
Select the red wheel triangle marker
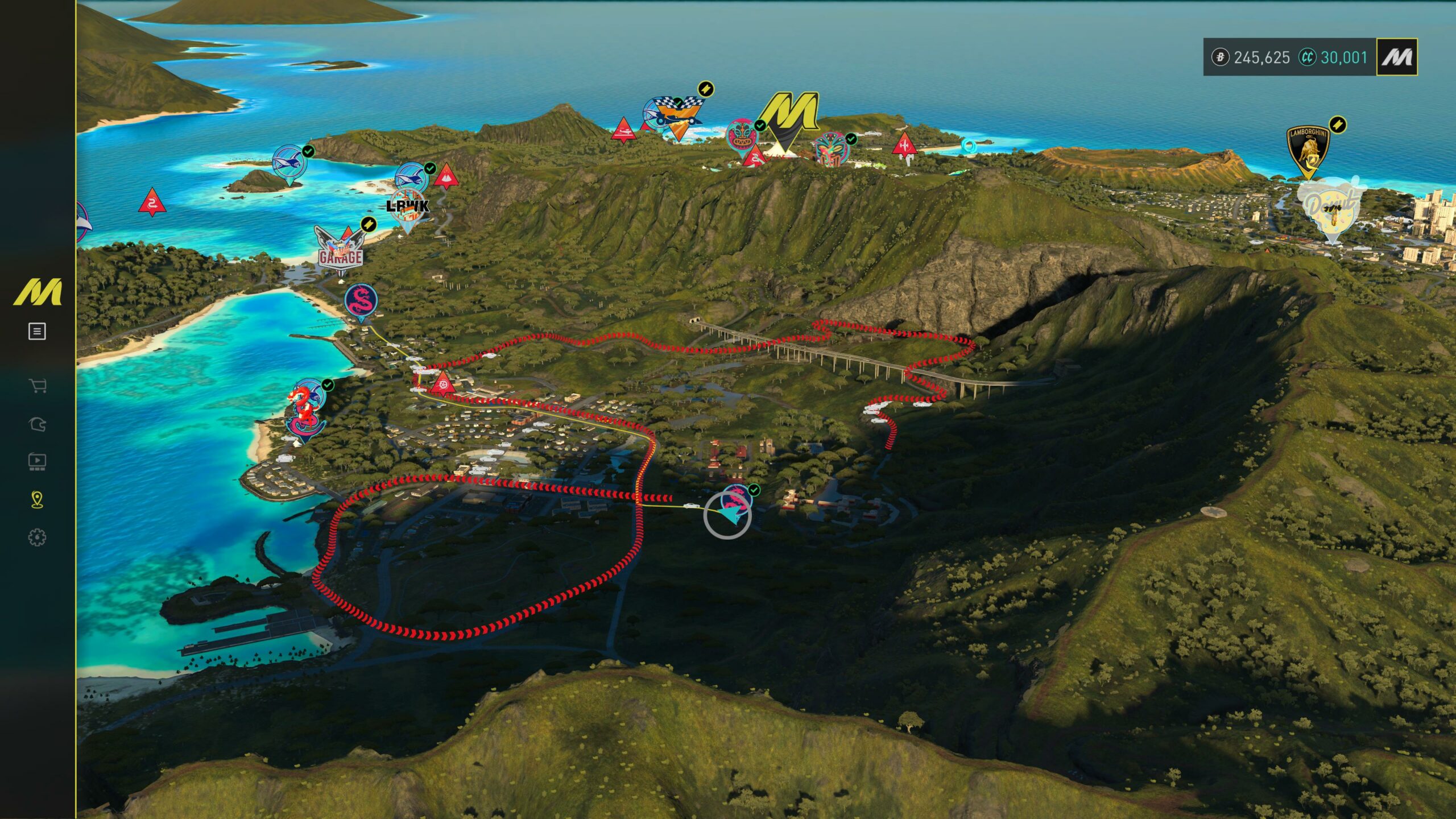tap(442, 384)
